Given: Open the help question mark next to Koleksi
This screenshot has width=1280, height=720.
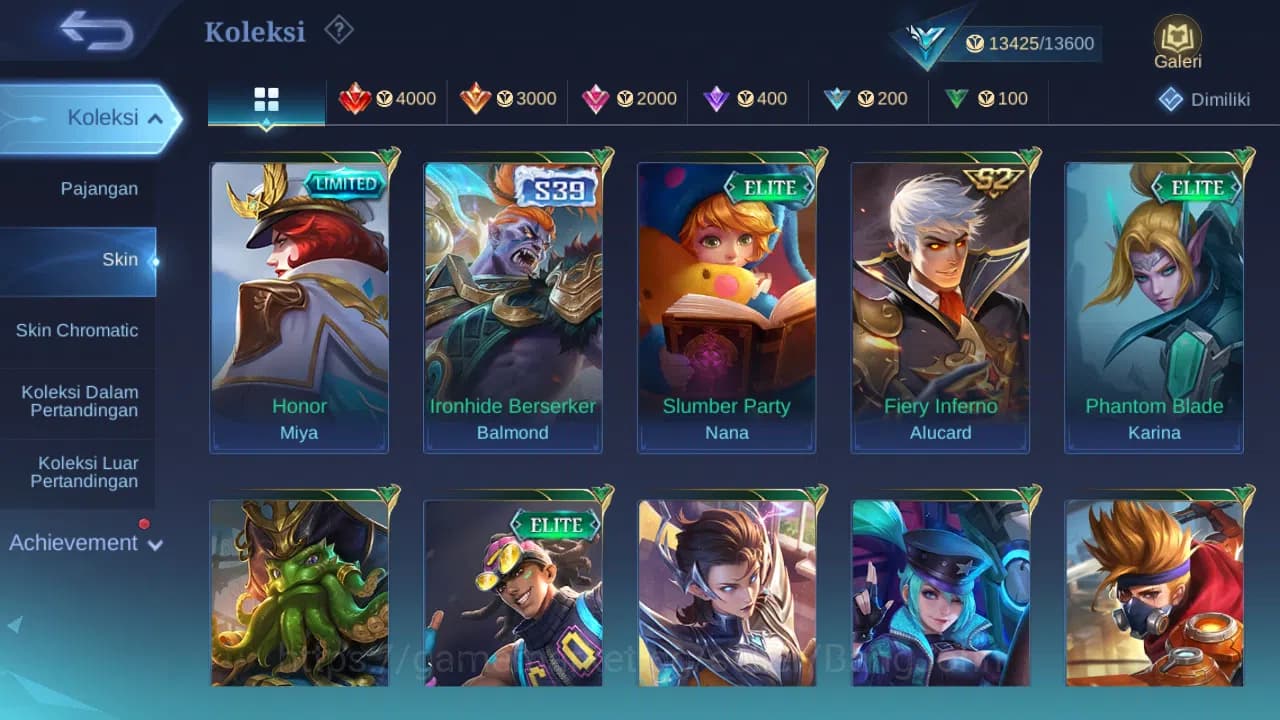Looking at the screenshot, I should (339, 31).
